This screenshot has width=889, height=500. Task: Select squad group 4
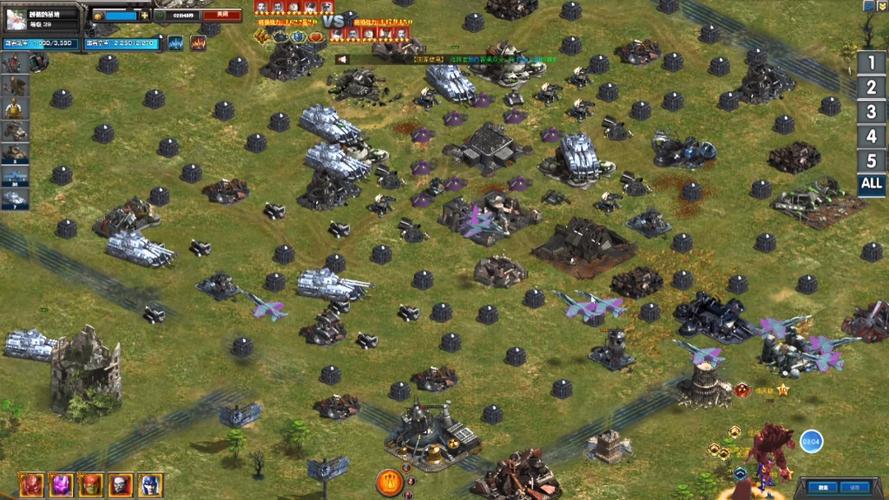(871, 136)
